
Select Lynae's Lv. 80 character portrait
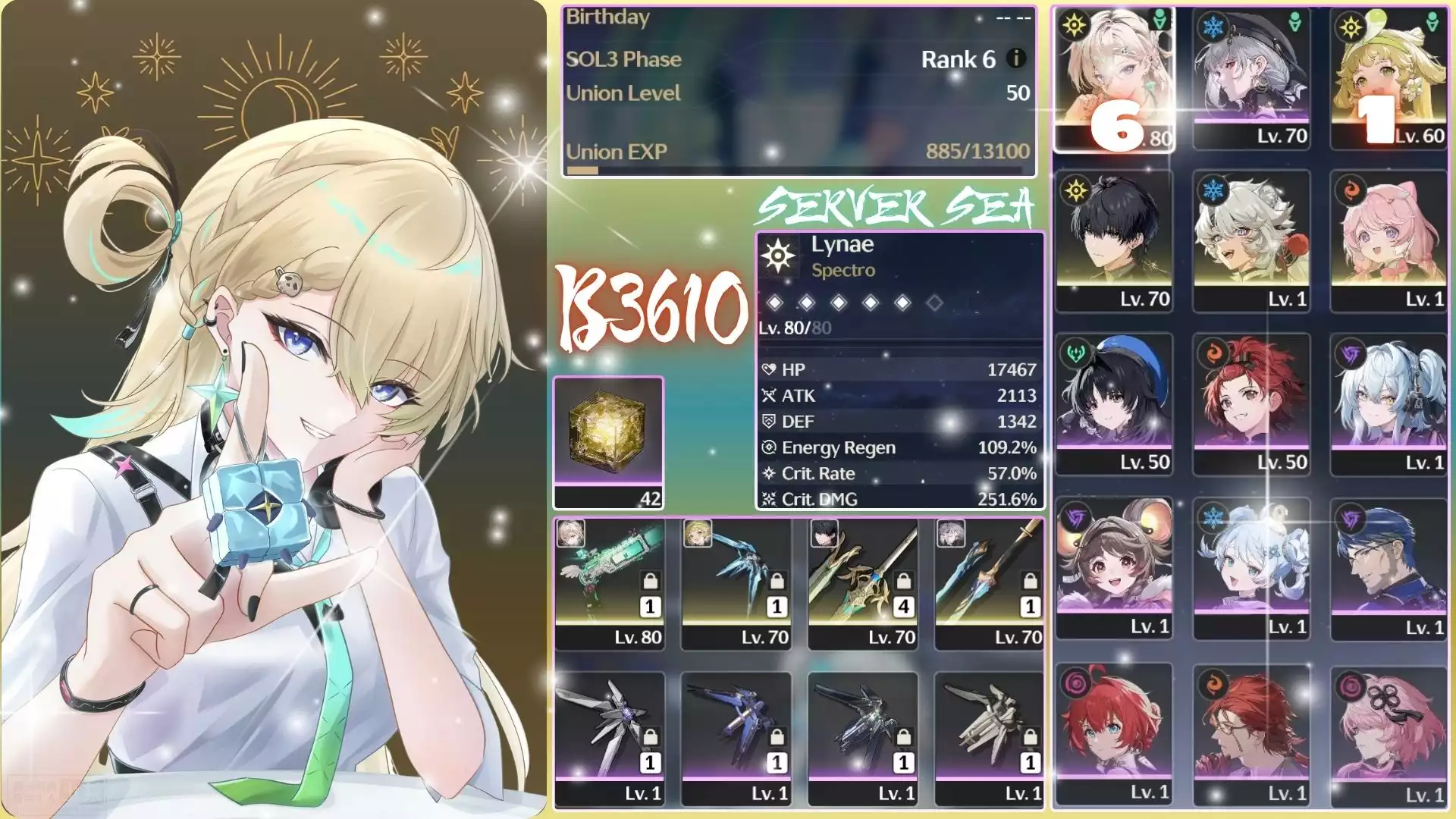[x=1114, y=79]
